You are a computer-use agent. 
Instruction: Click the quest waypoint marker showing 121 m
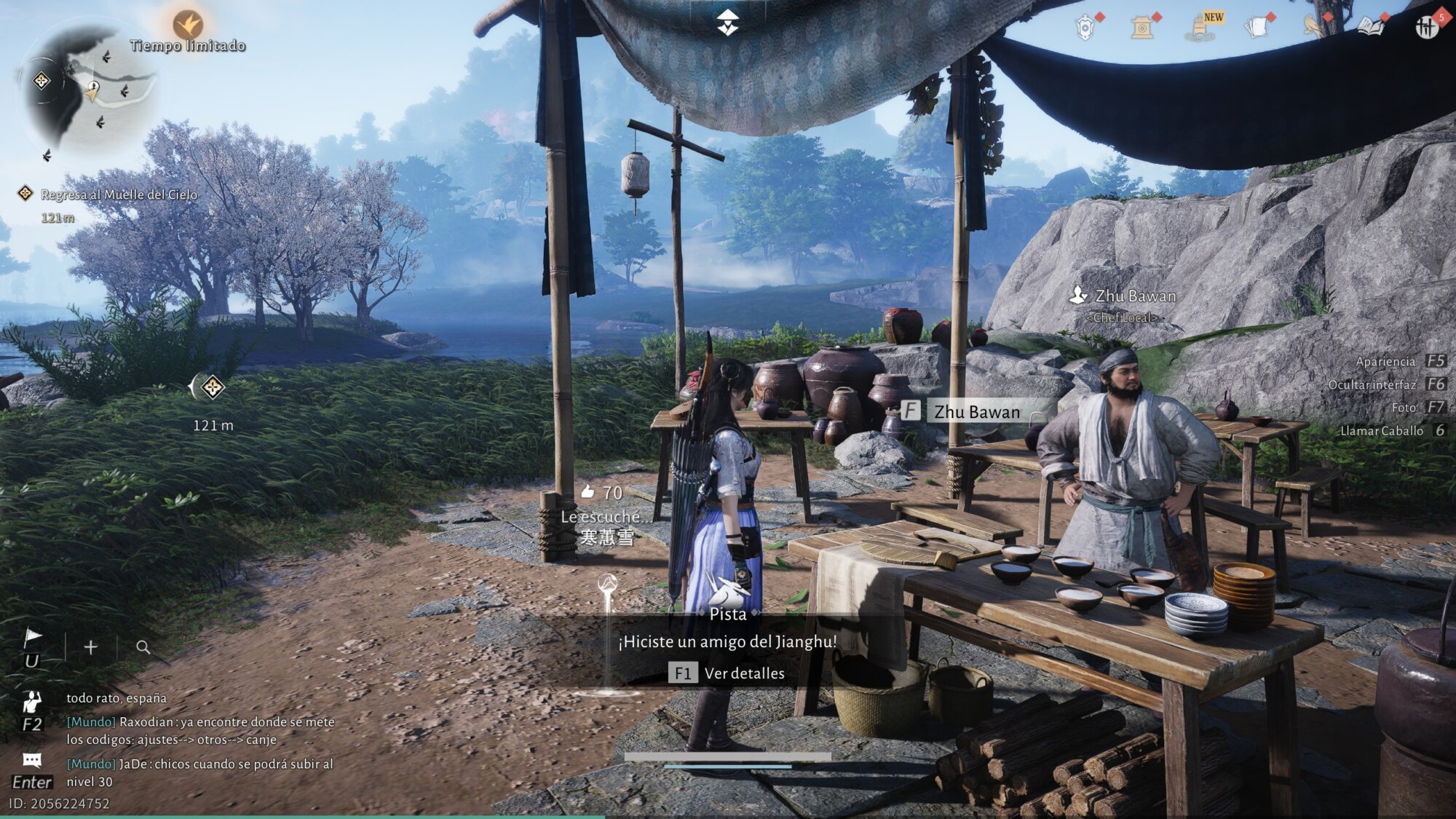[x=213, y=387]
